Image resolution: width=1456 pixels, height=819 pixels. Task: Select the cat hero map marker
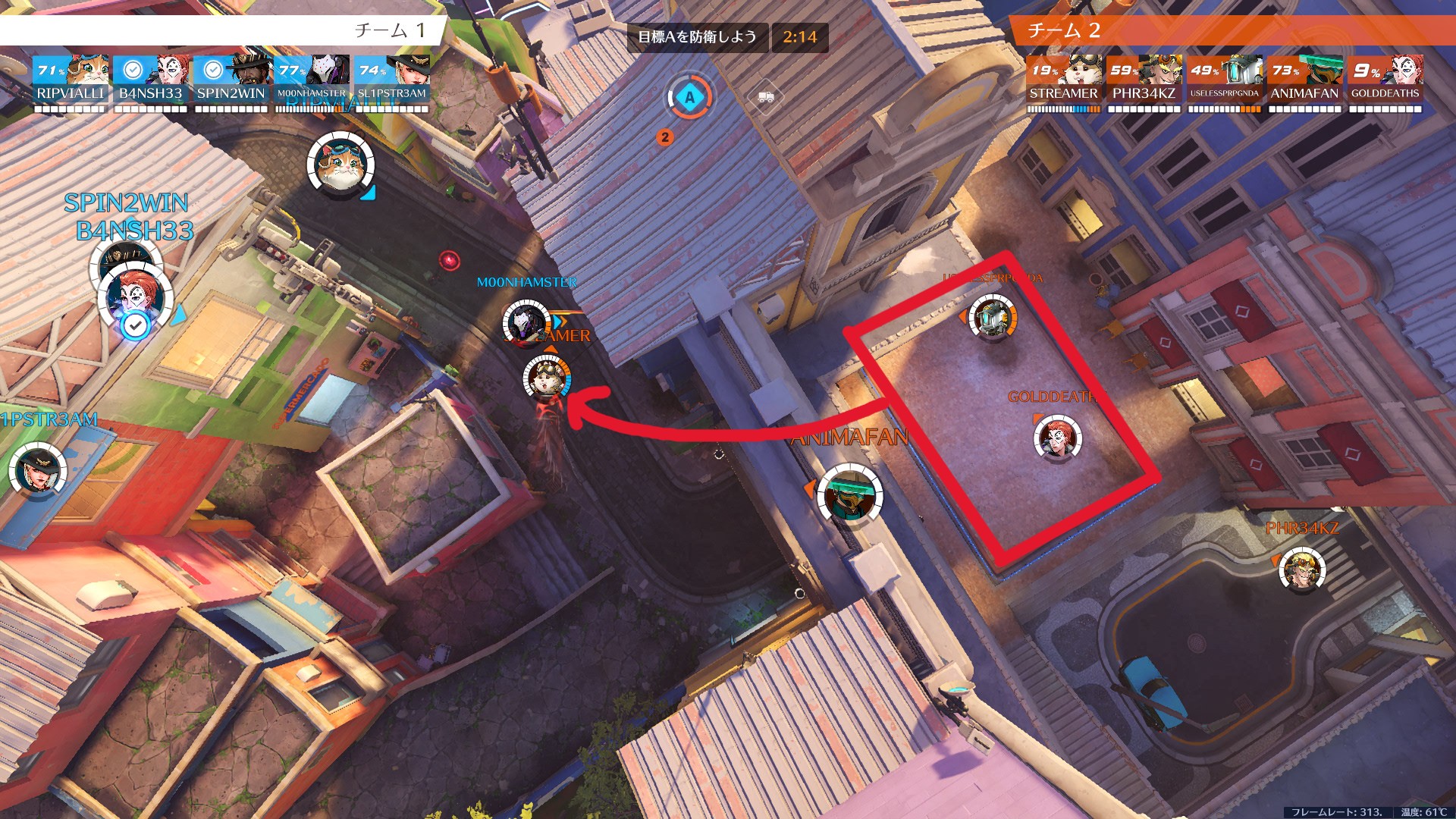coord(340,165)
